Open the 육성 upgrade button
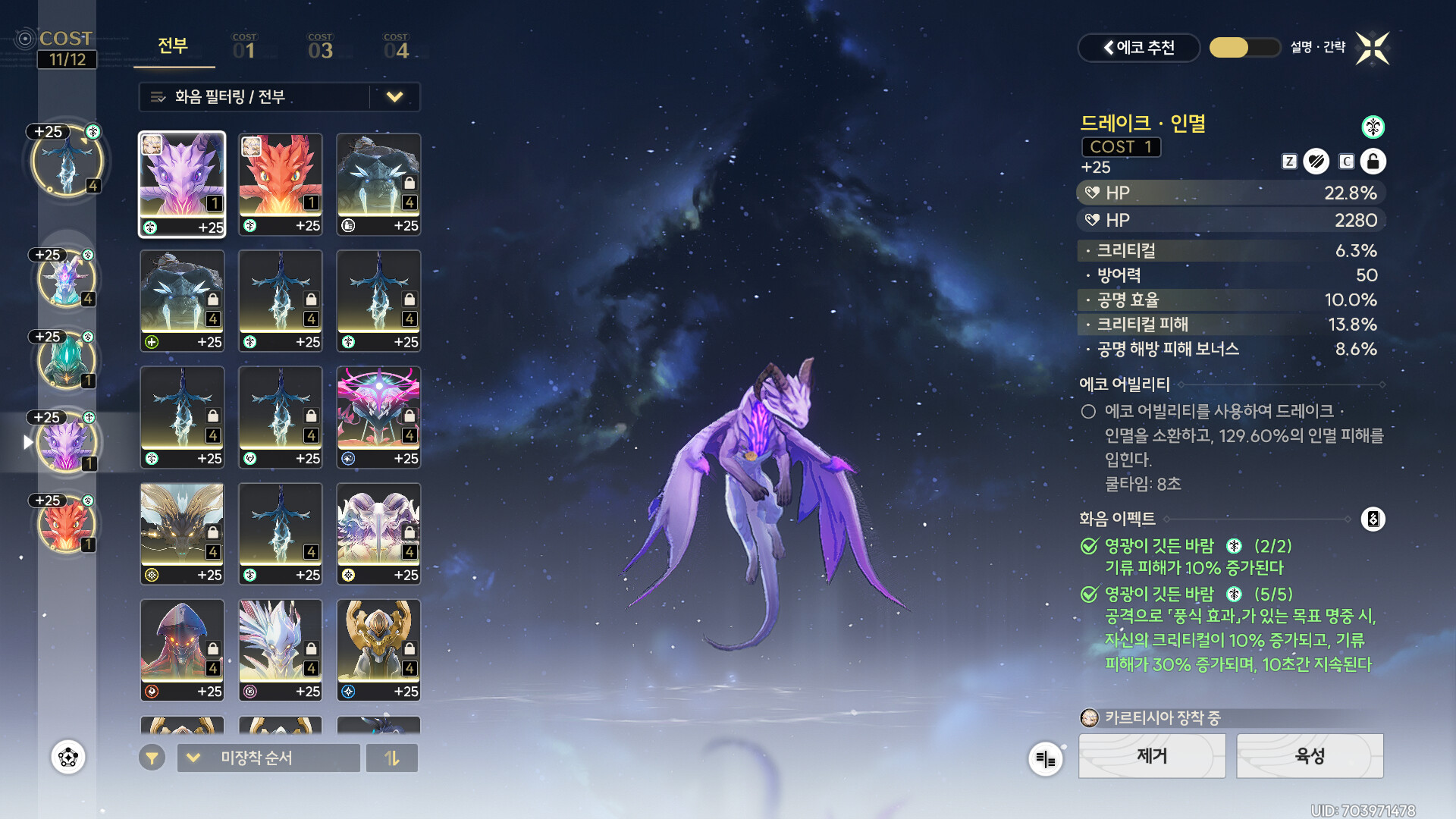The height and width of the screenshot is (819, 1456). pyautogui.click(x=1310, y=755)
